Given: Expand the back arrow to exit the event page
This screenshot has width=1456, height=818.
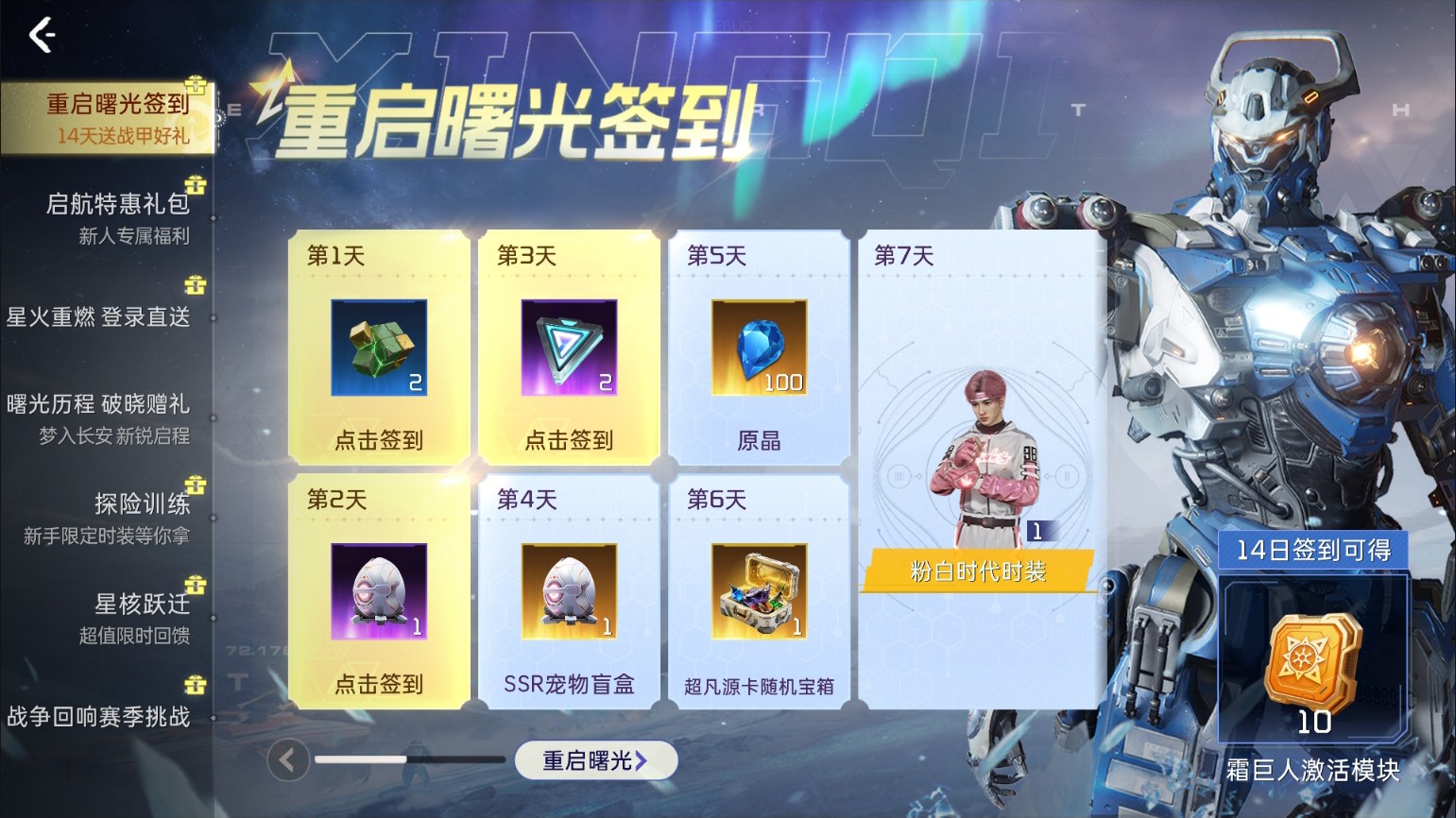Looking at the screenshot, I should pos(40,36).
